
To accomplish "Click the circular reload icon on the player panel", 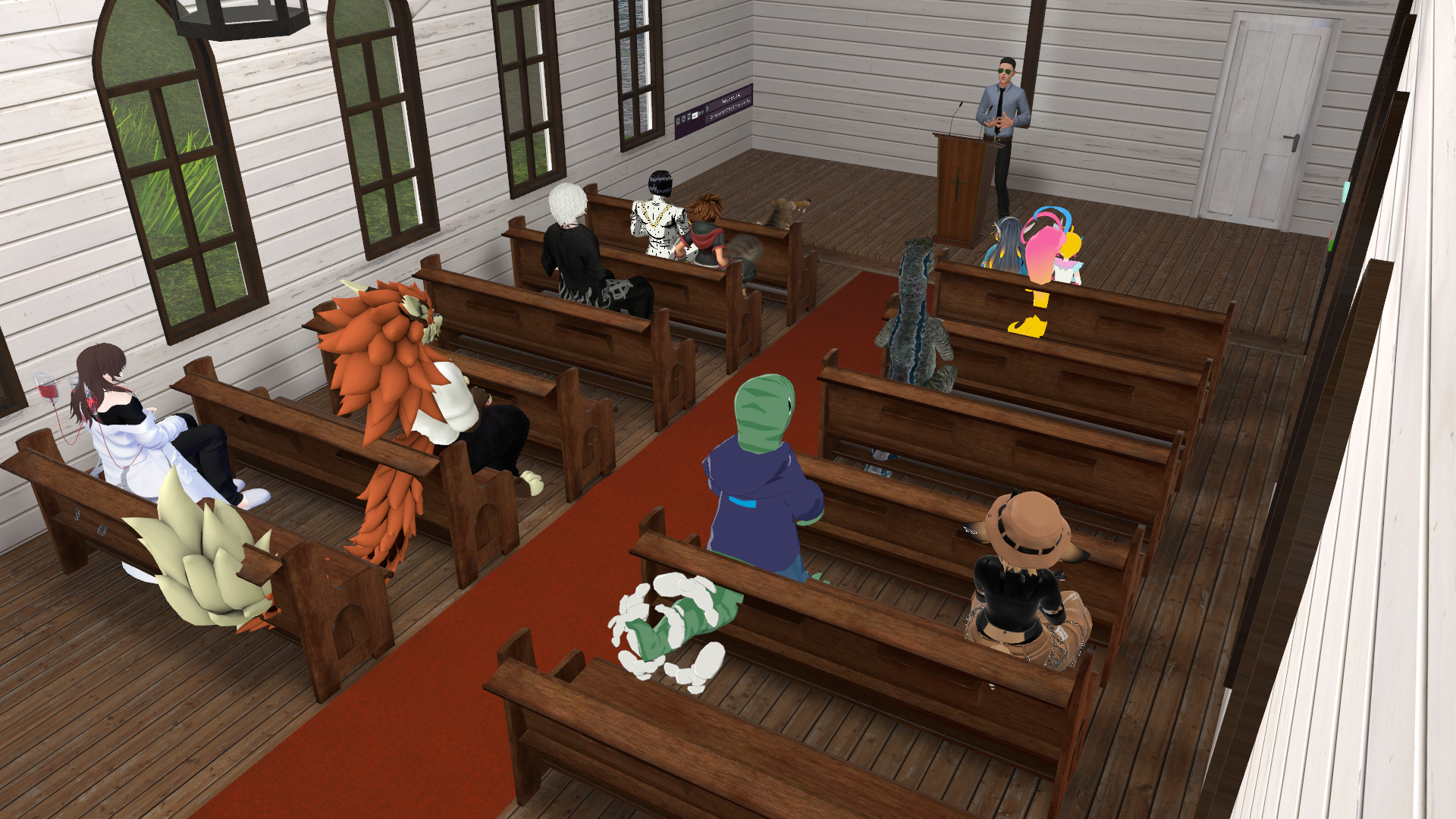I will 678,122.
